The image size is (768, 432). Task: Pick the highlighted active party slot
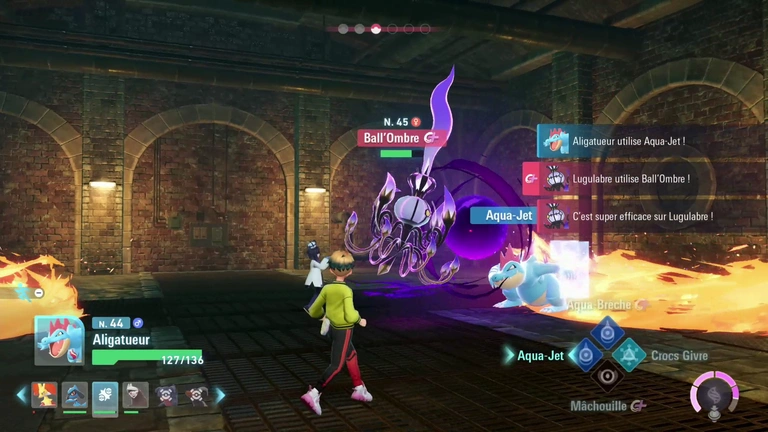104,396
